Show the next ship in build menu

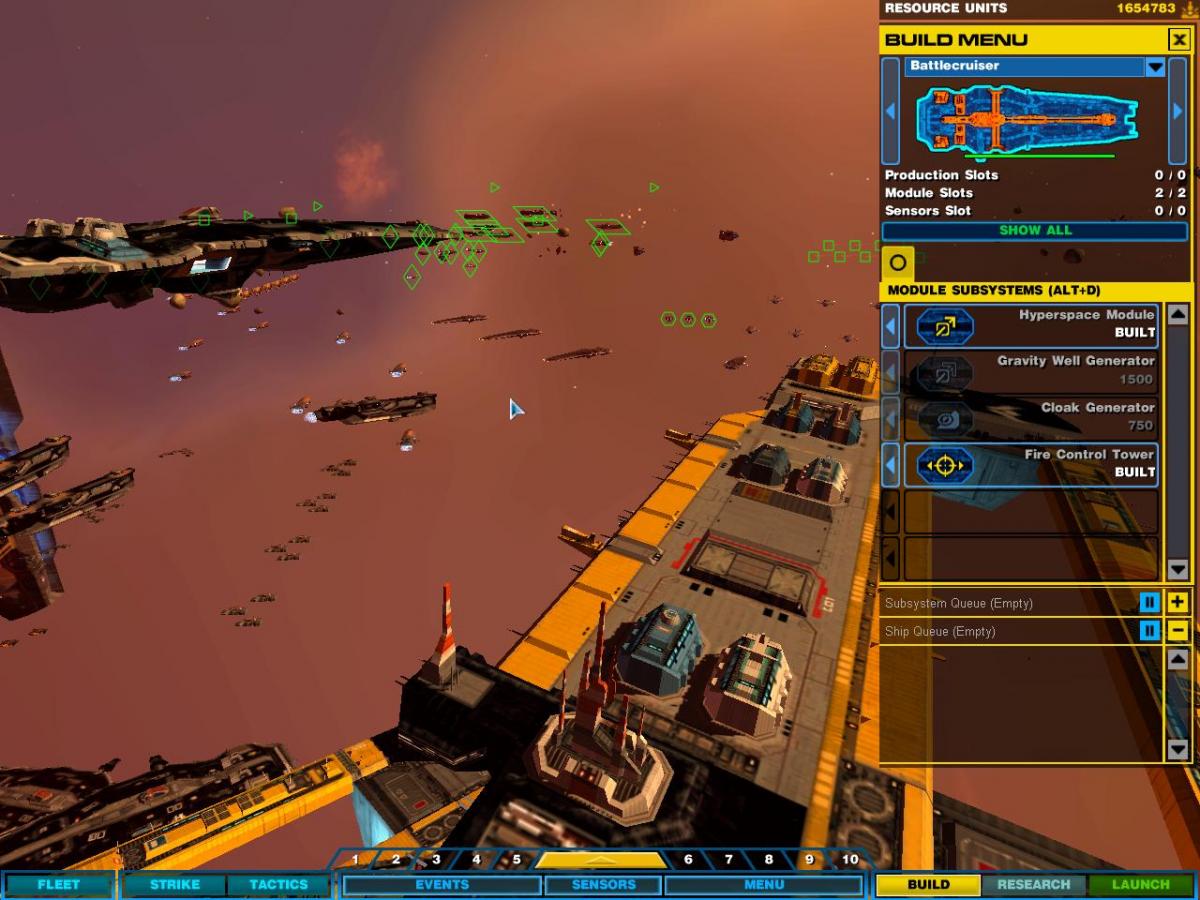tap(1177, 111)
